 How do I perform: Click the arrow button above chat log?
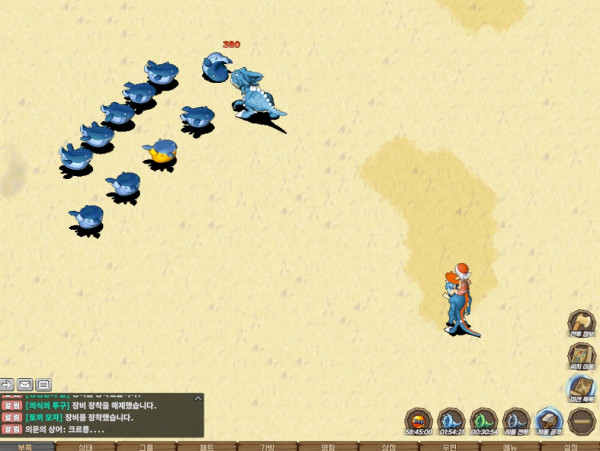(x=7, y=384)
